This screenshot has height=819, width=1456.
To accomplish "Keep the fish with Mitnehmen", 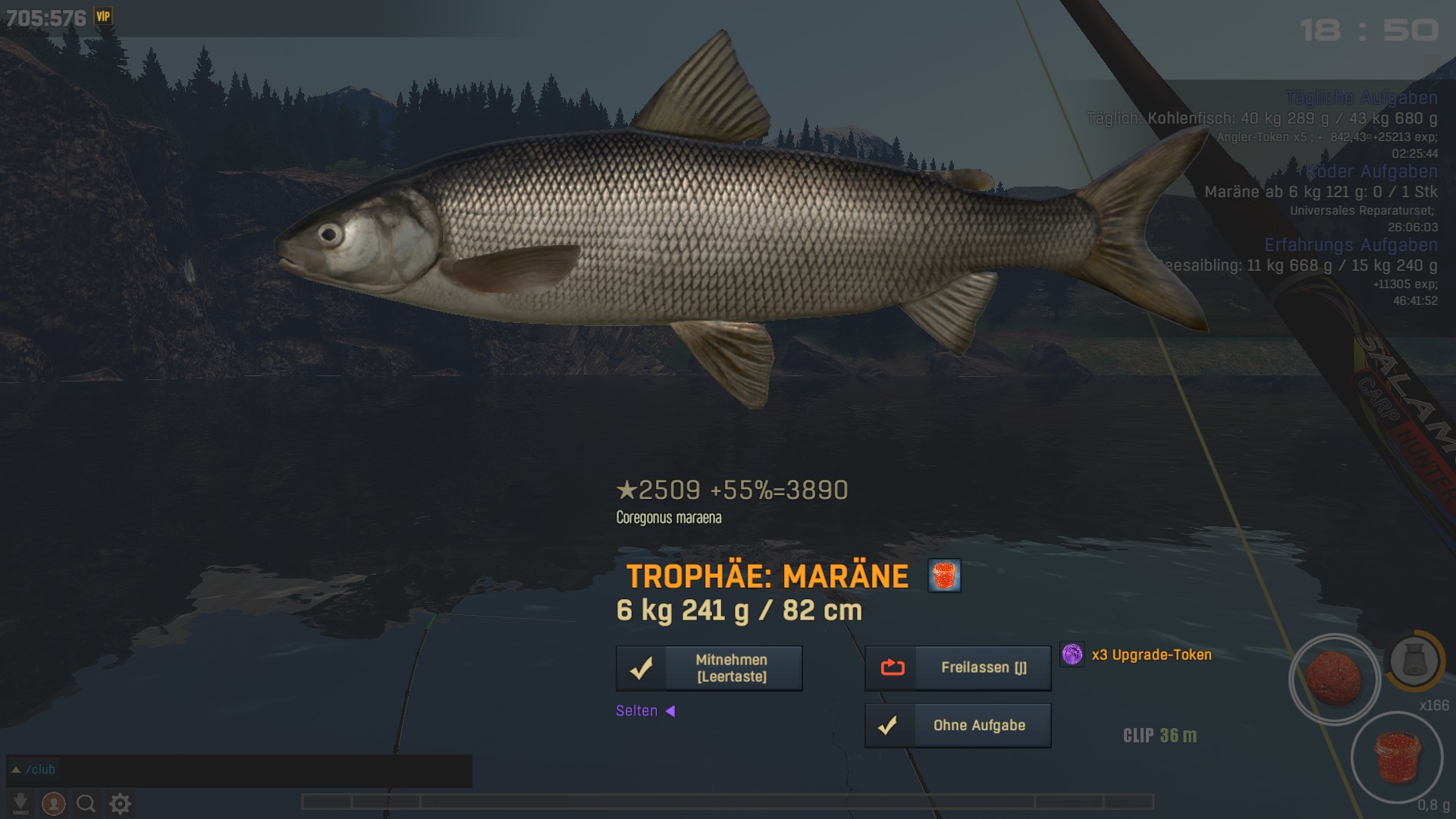I will (709, 668).
